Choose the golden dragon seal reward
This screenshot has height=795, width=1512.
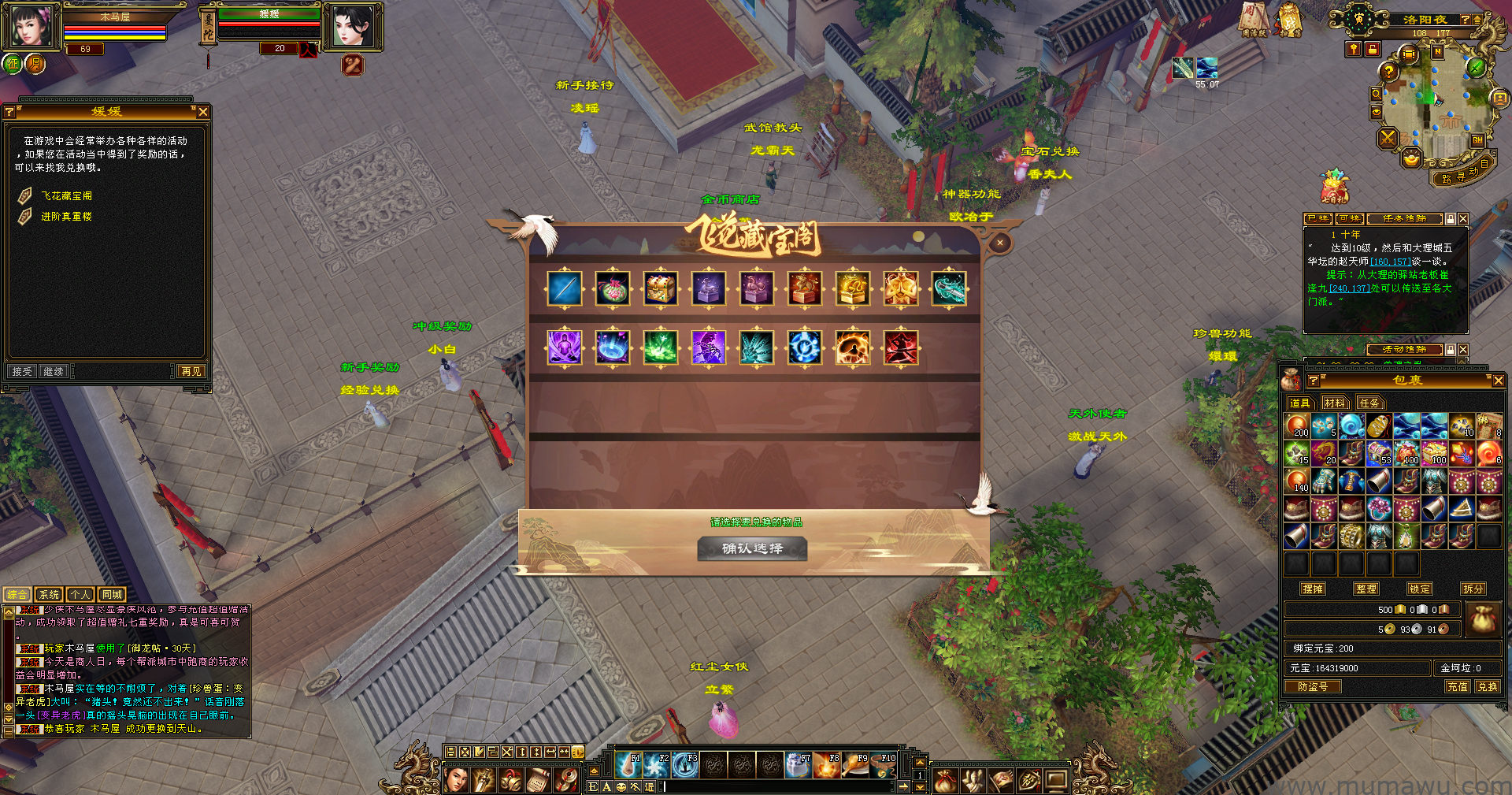click(x=853, y=288)
